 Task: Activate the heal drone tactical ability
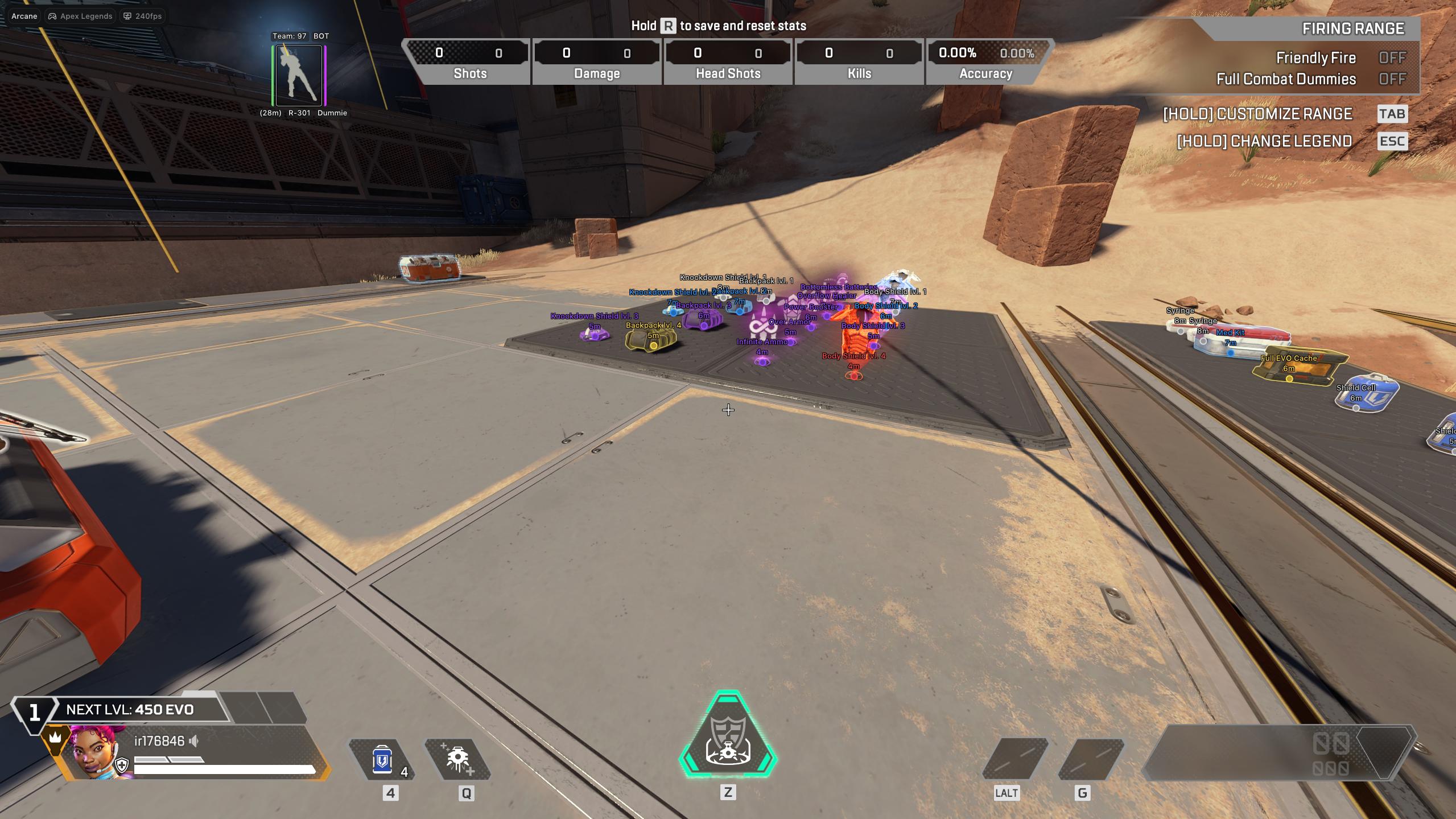458,760
